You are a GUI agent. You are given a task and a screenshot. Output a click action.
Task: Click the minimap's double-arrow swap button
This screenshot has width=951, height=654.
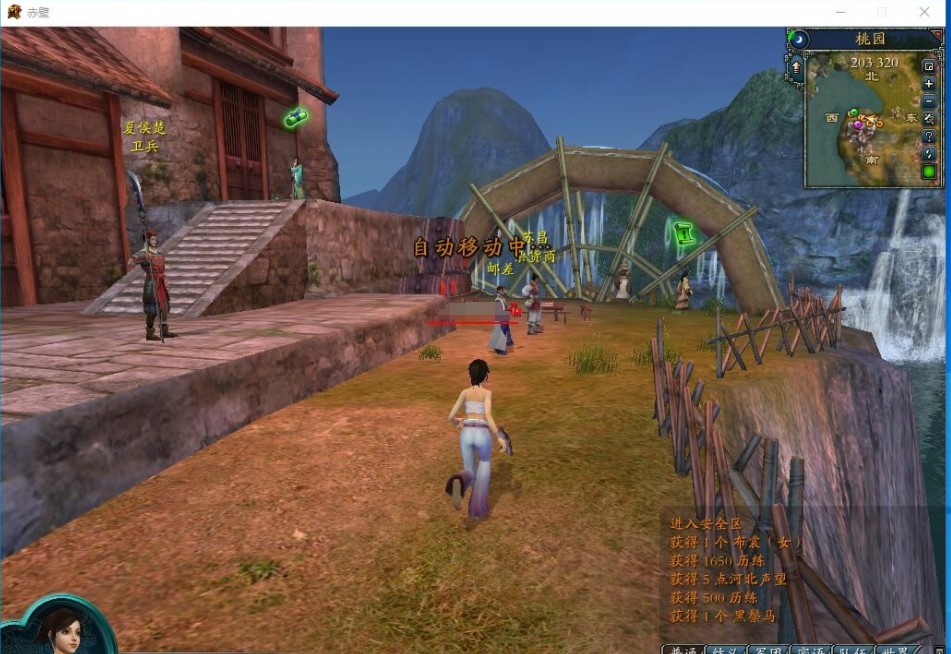click(x=929, y=154)
